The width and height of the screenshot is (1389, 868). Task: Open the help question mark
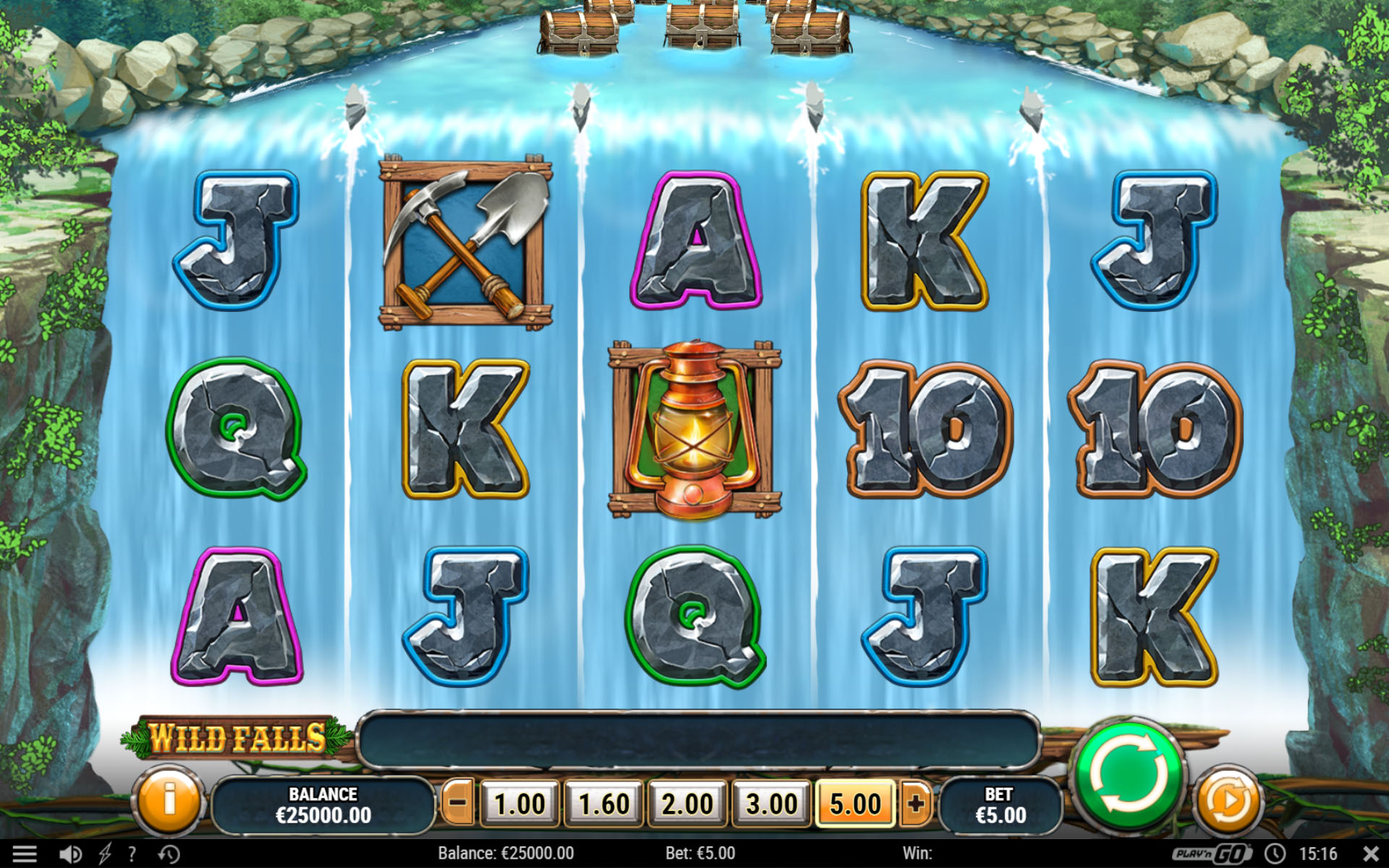coord(132,854)
